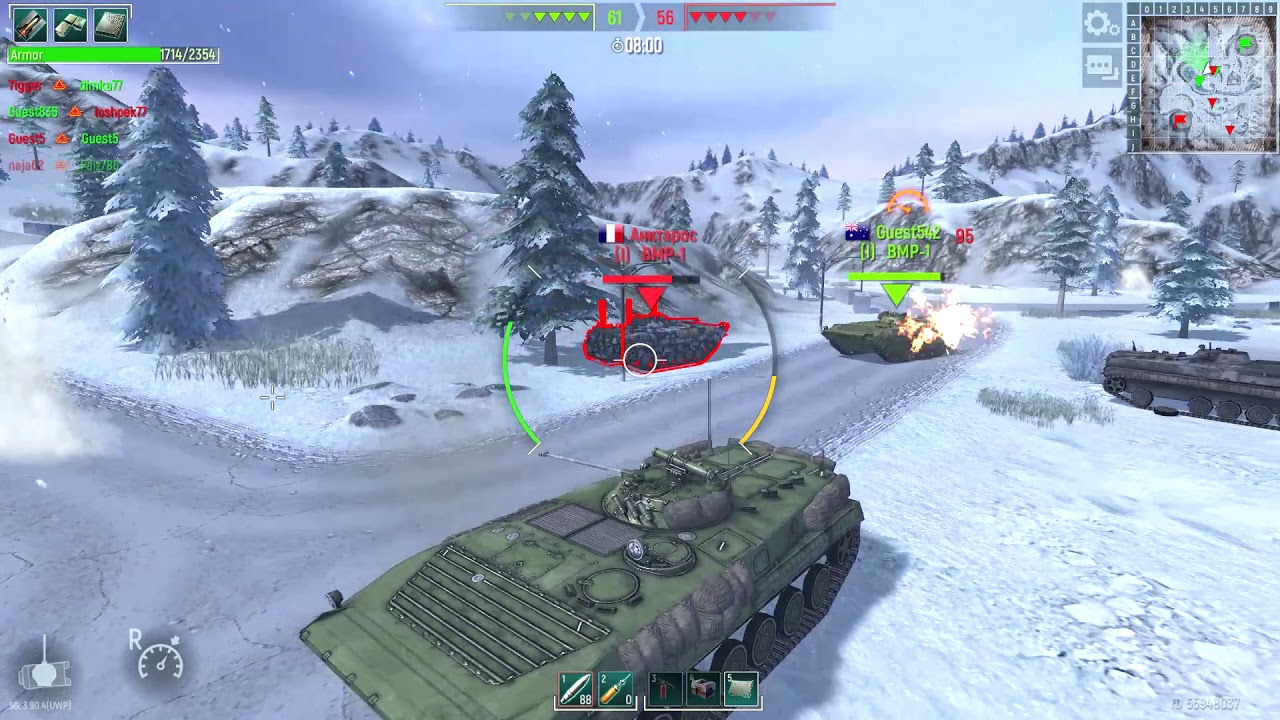Viewport: 1280px width, 720px height.
Task: Select player dimka77 in the team list
Action: [101, 86]
